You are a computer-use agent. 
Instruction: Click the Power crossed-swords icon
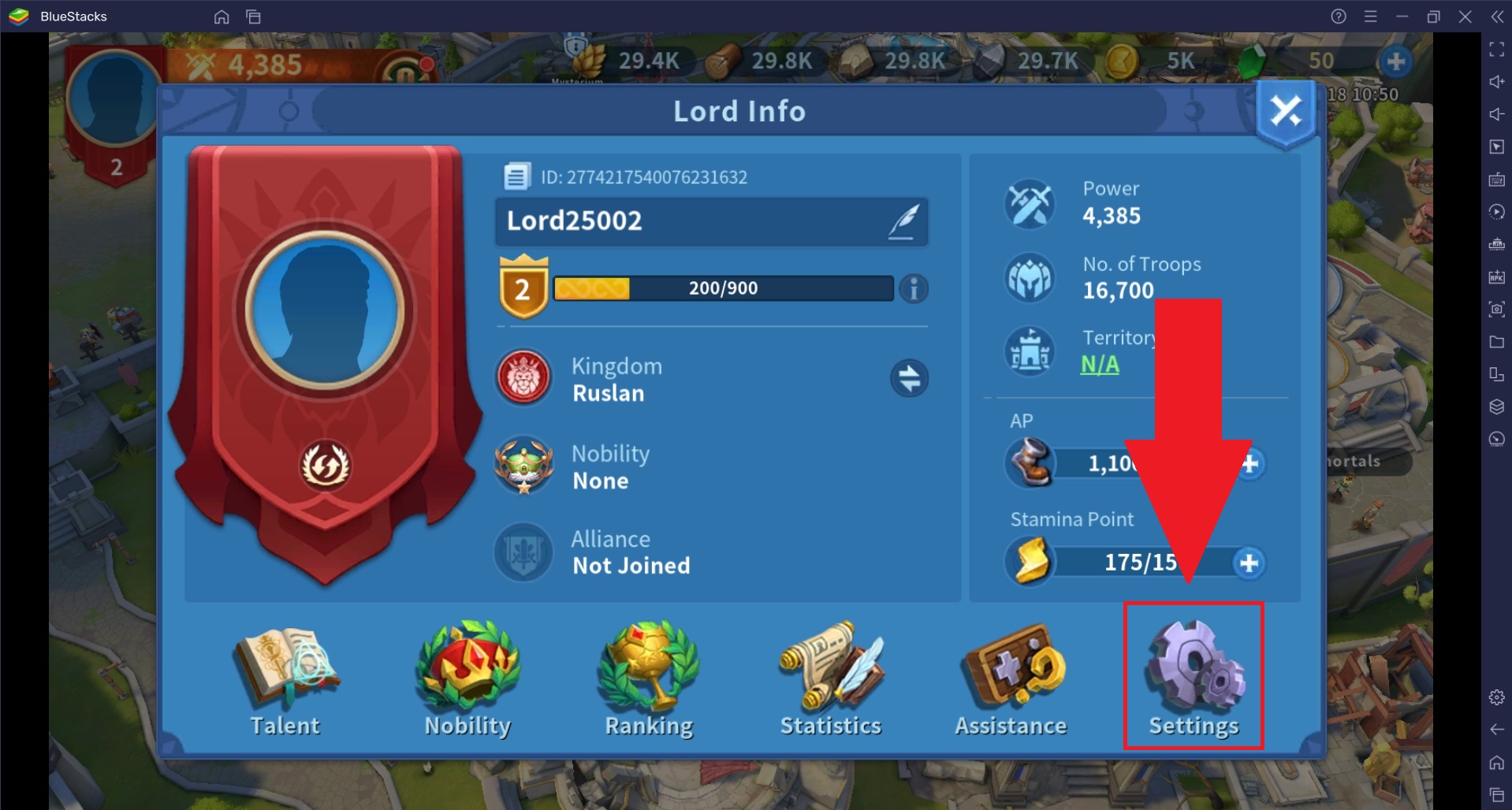[1030, 204]
